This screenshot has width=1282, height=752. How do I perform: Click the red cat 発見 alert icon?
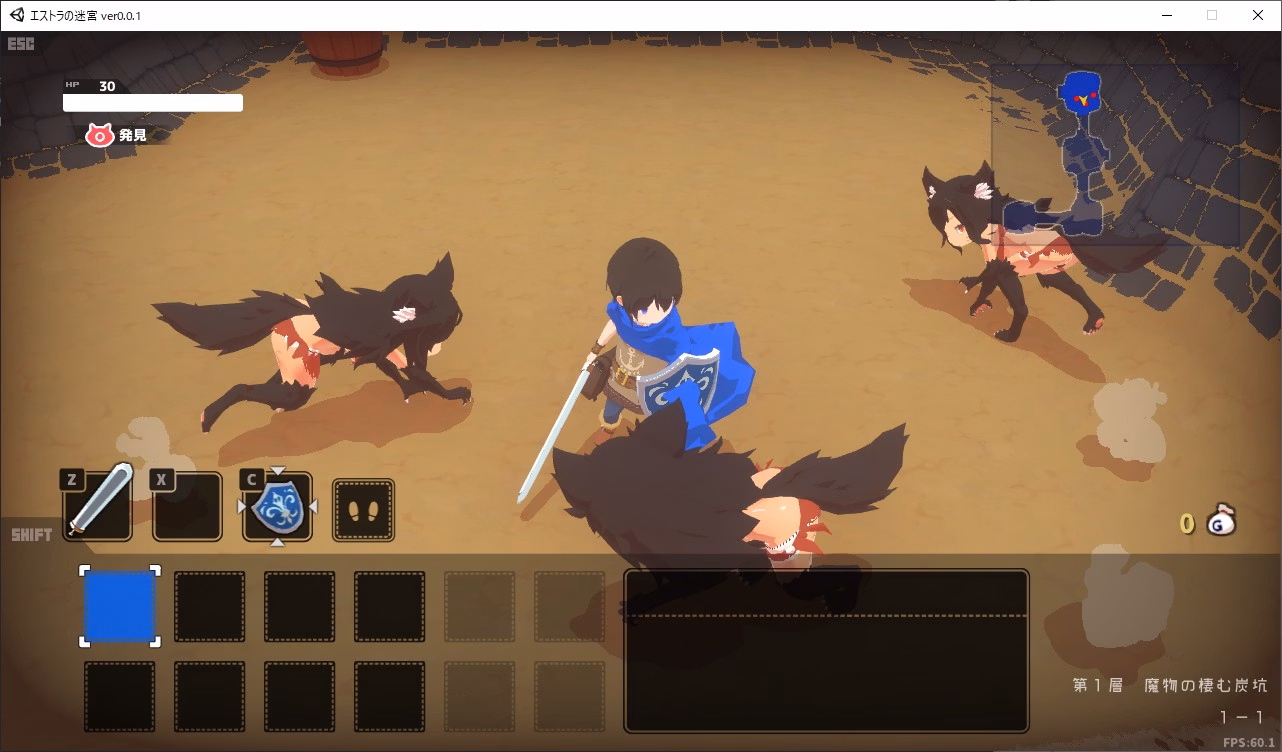pos(99,135)
